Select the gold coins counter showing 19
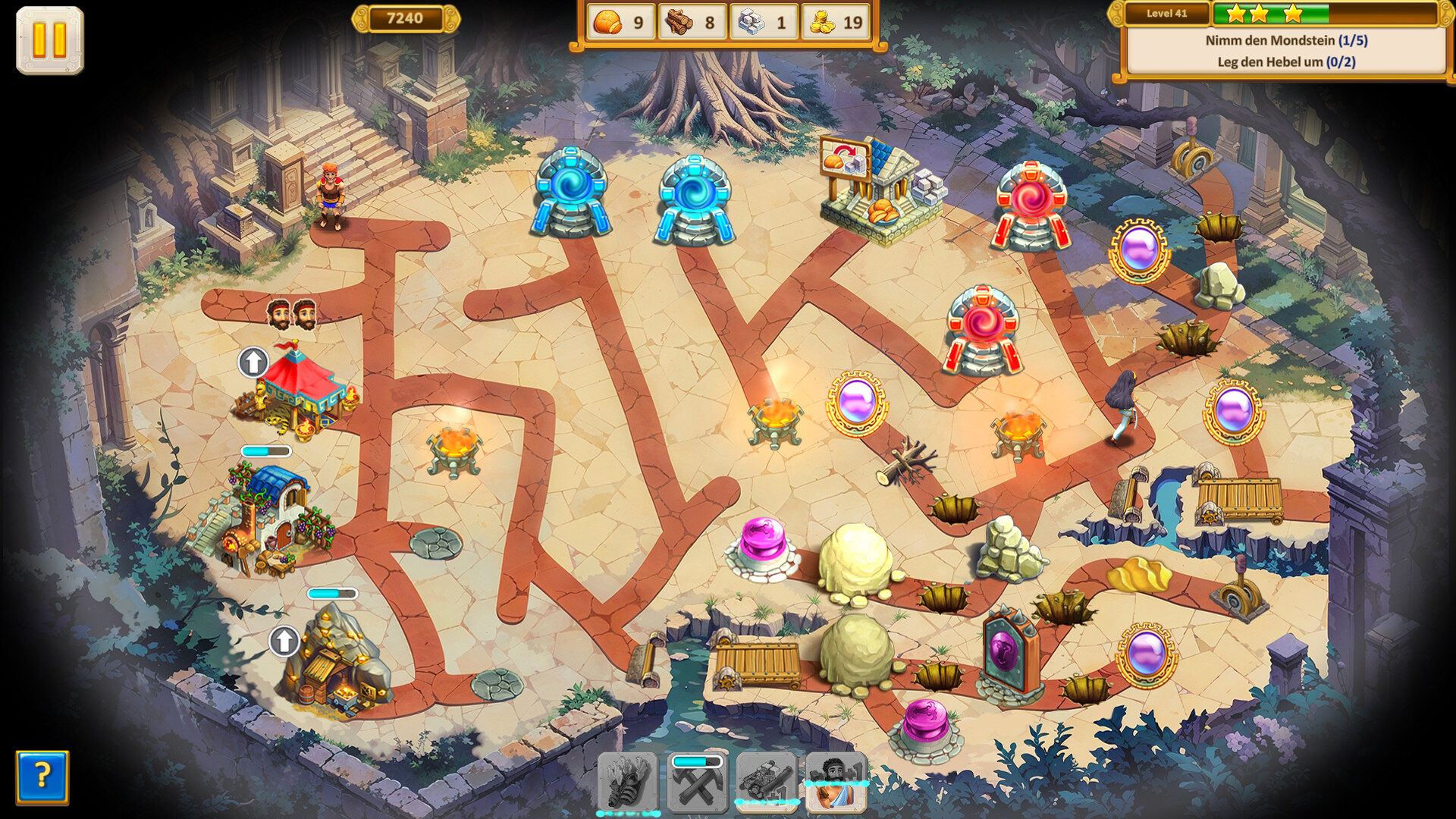Screen dimensions: 1456x819 click(834, 24)
